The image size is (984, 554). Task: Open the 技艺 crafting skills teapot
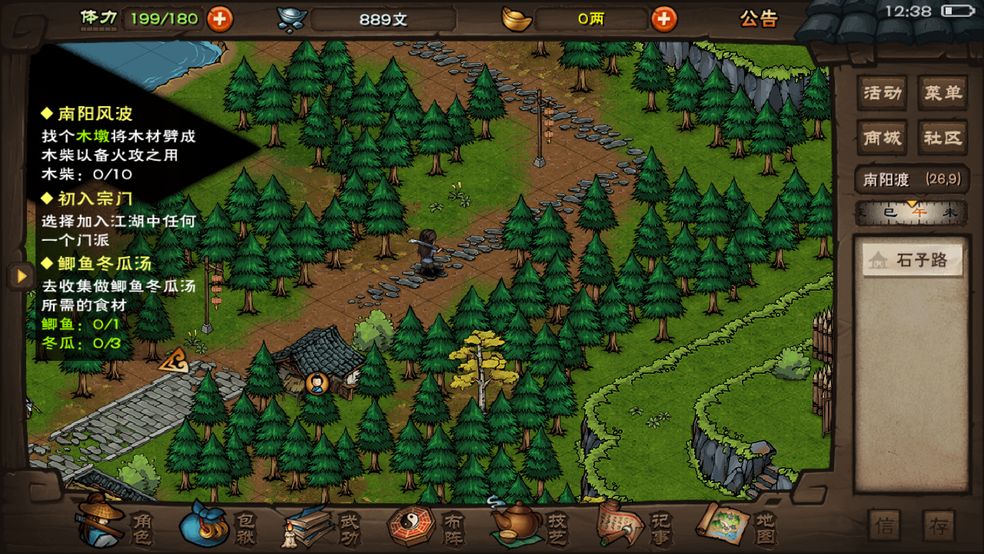click(530, 522)
